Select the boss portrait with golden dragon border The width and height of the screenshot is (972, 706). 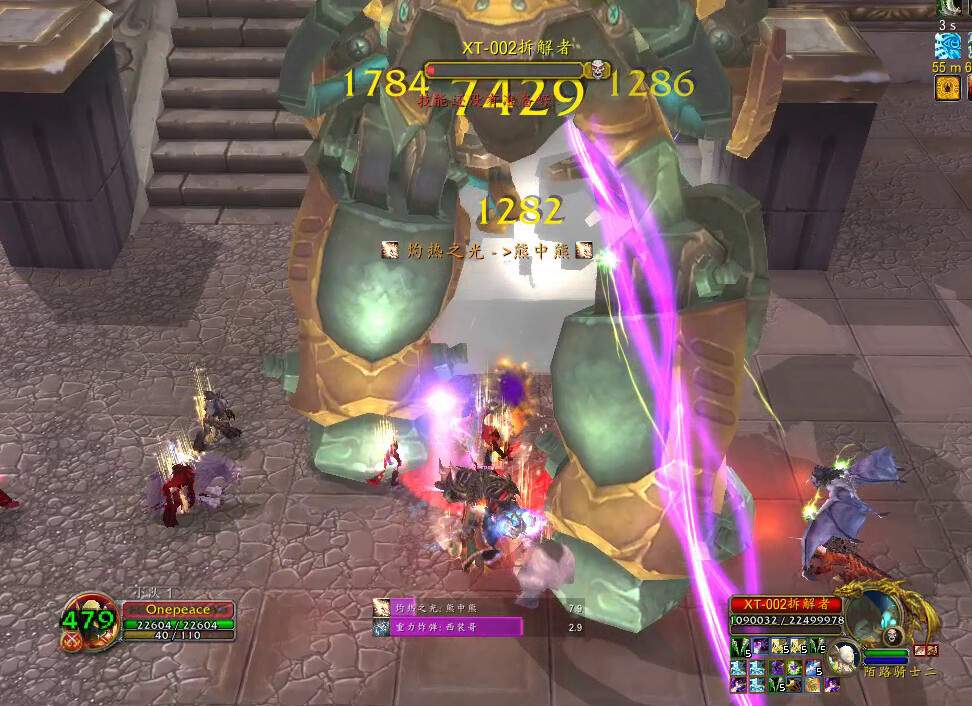click(x=872, y=616)
